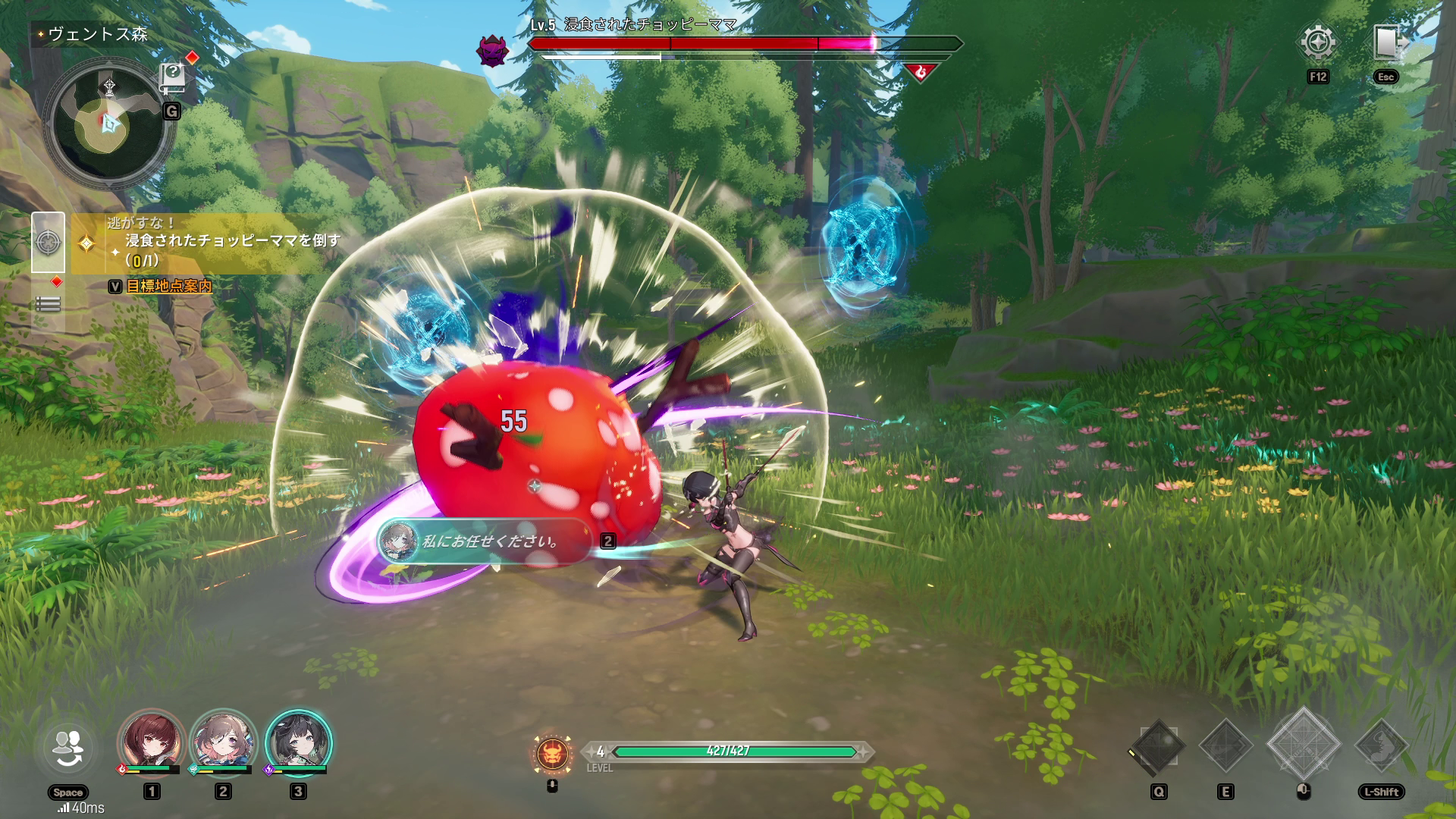Use the skill above the E label

[x=1225, y=747]
